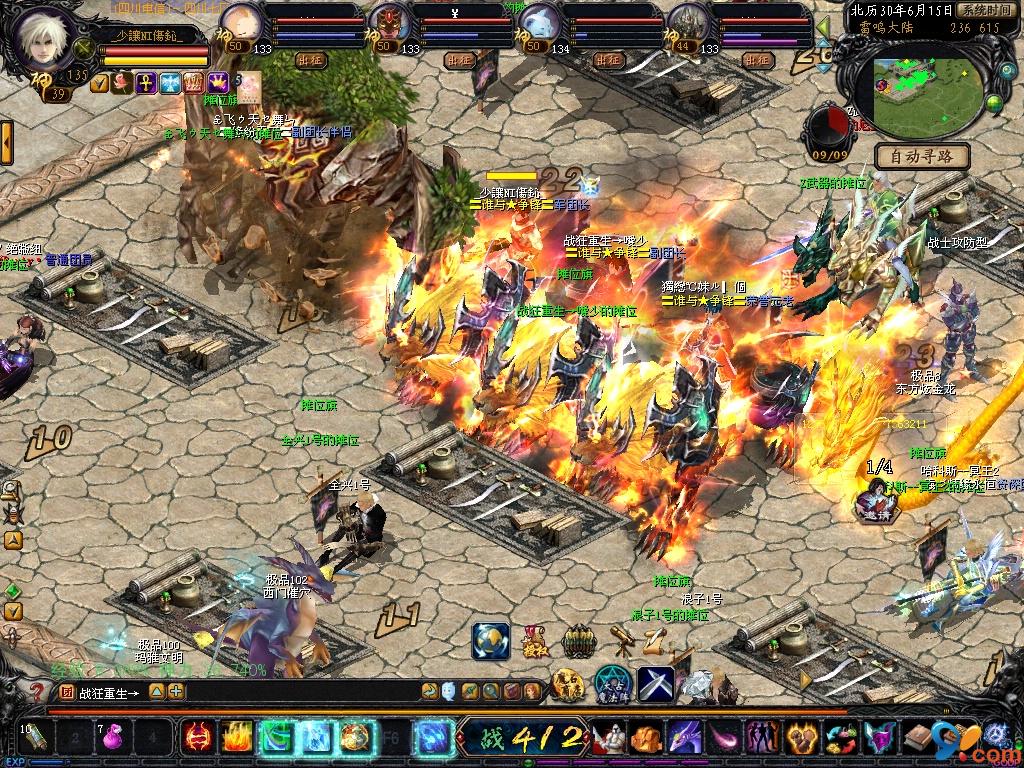This screenshot has width=1024, height=768.
Task: Dispatch the first pet with its 出征 button
Action: 310,60
